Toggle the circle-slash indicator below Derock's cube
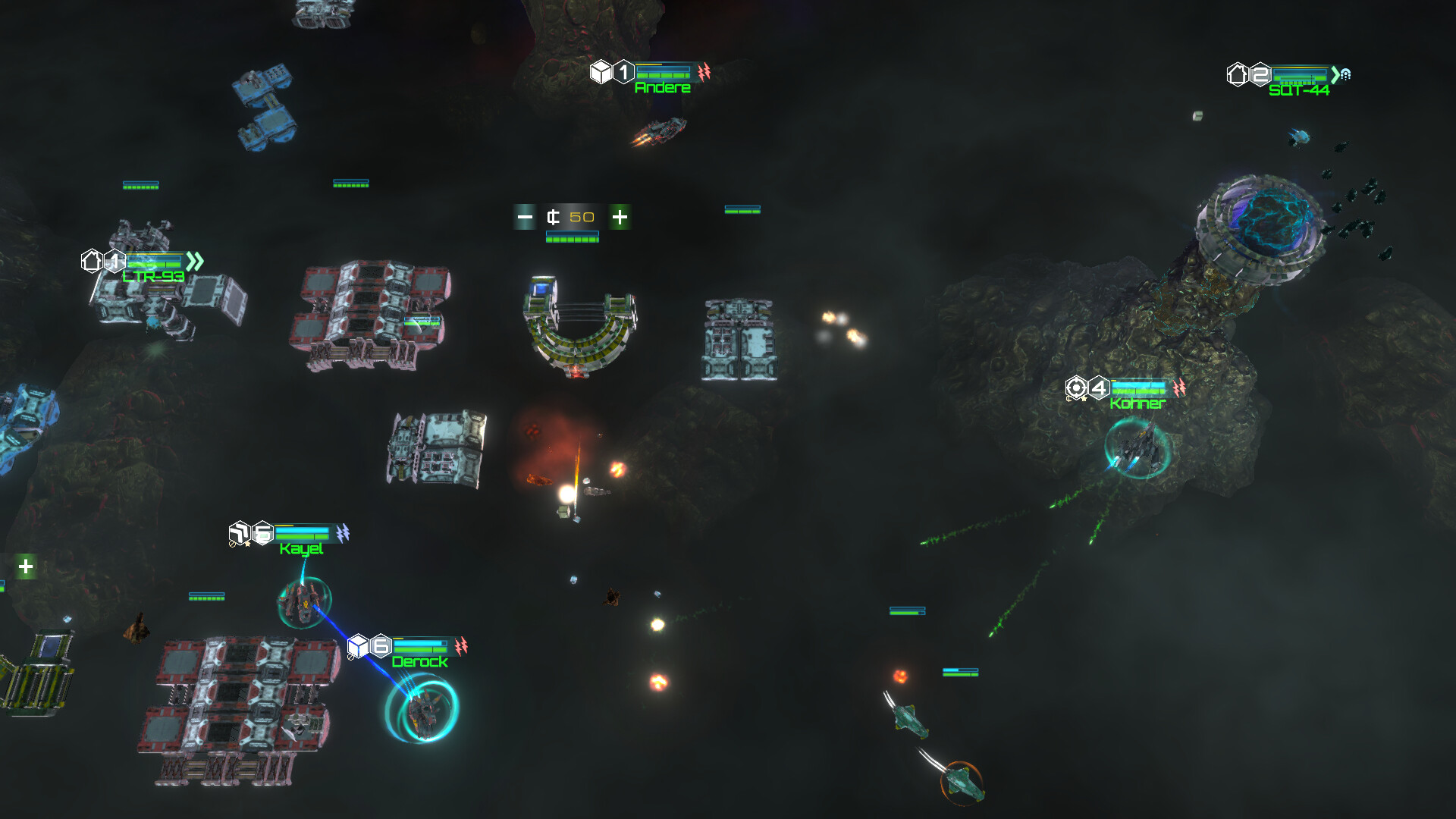The height and width of the screenshot is (819, 1456). [x=350, y=657]
